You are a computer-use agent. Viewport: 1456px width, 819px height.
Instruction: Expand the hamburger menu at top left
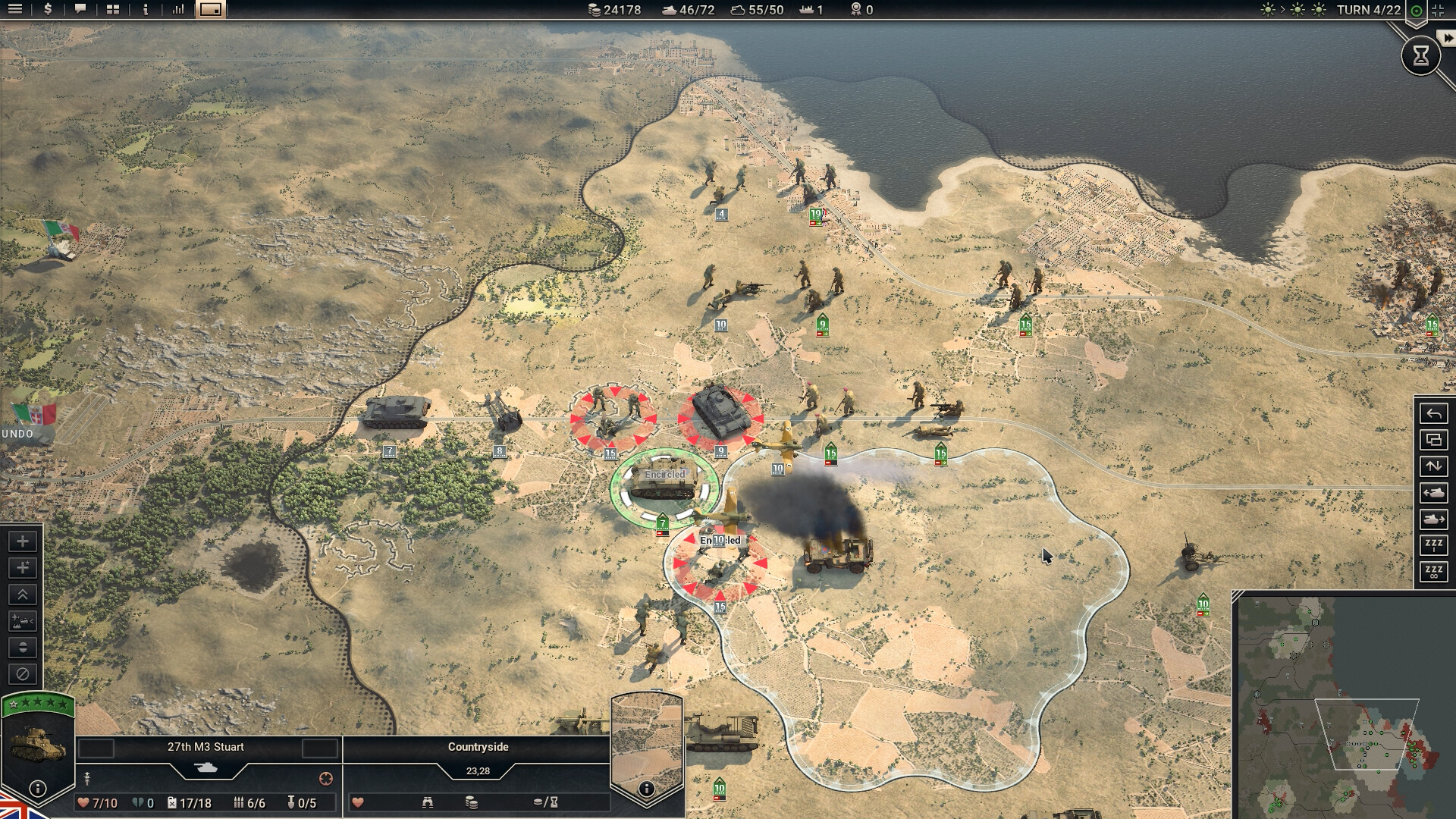15,10
